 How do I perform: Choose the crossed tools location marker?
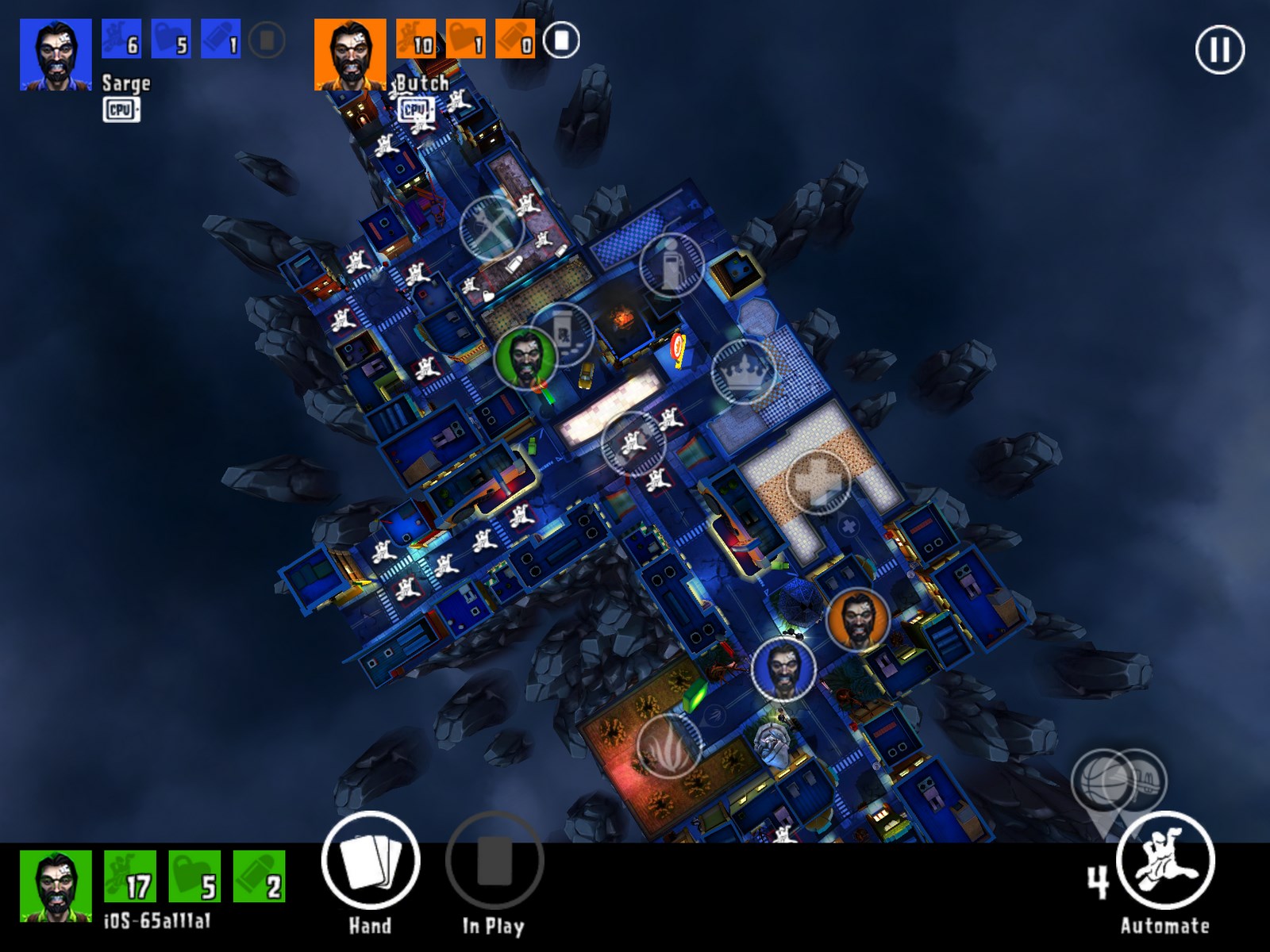click(x=491, y=229)
